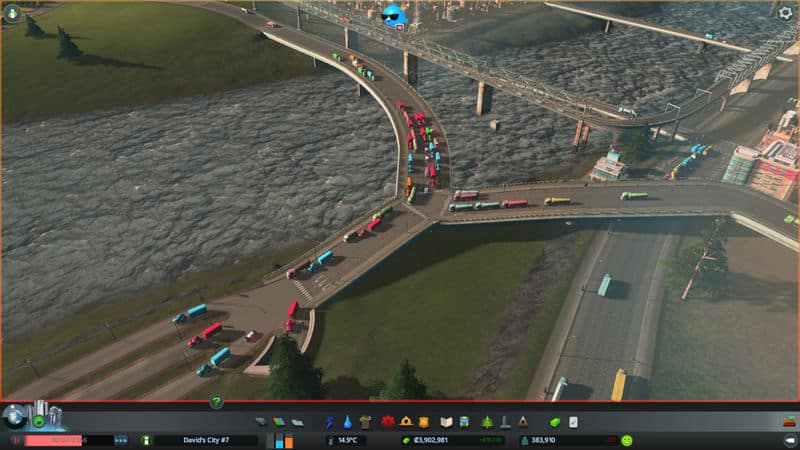Open the Zoning tool with colored squares

pyautogui.click(x=279, y=422)
